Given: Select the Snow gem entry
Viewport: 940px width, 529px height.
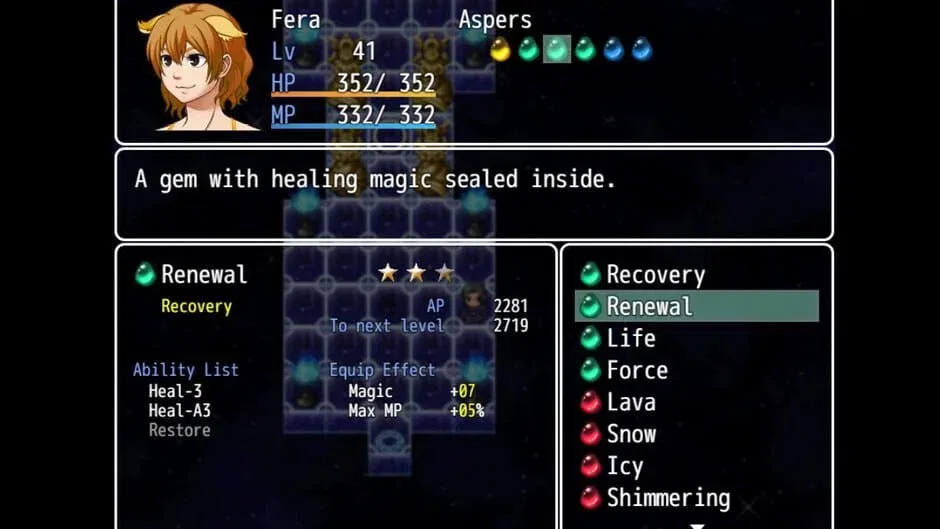Looking at the screenshot, I should tap(630, 434).
